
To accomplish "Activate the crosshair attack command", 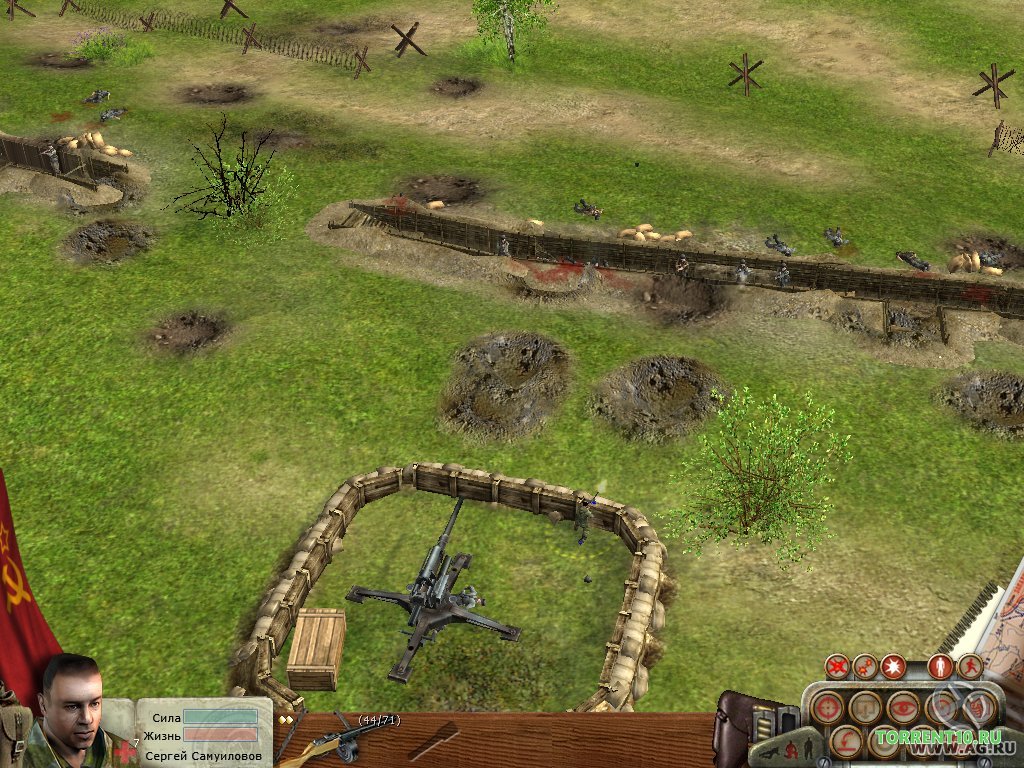I will point(827,708).
